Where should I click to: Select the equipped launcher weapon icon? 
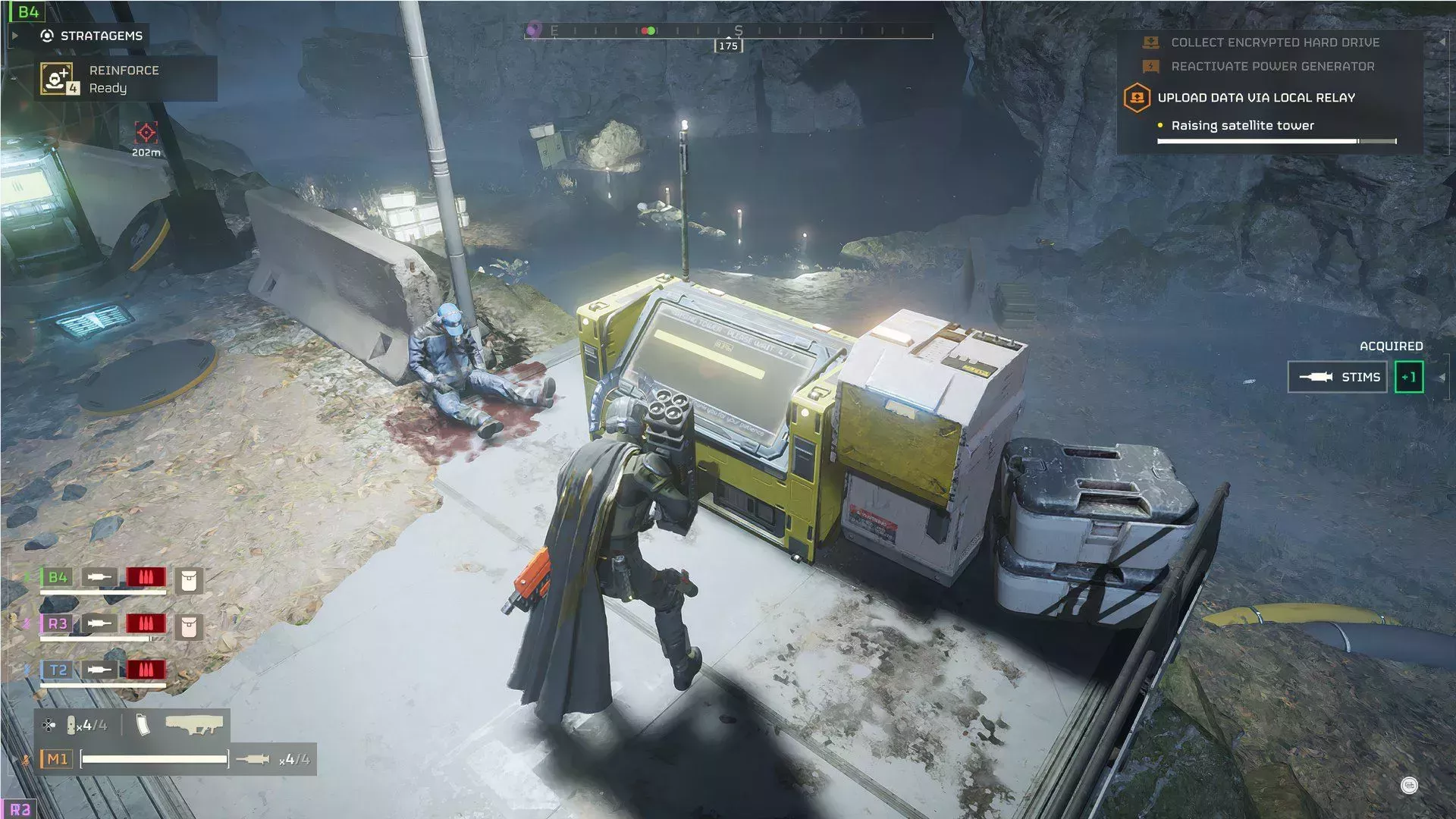(193, 726)
